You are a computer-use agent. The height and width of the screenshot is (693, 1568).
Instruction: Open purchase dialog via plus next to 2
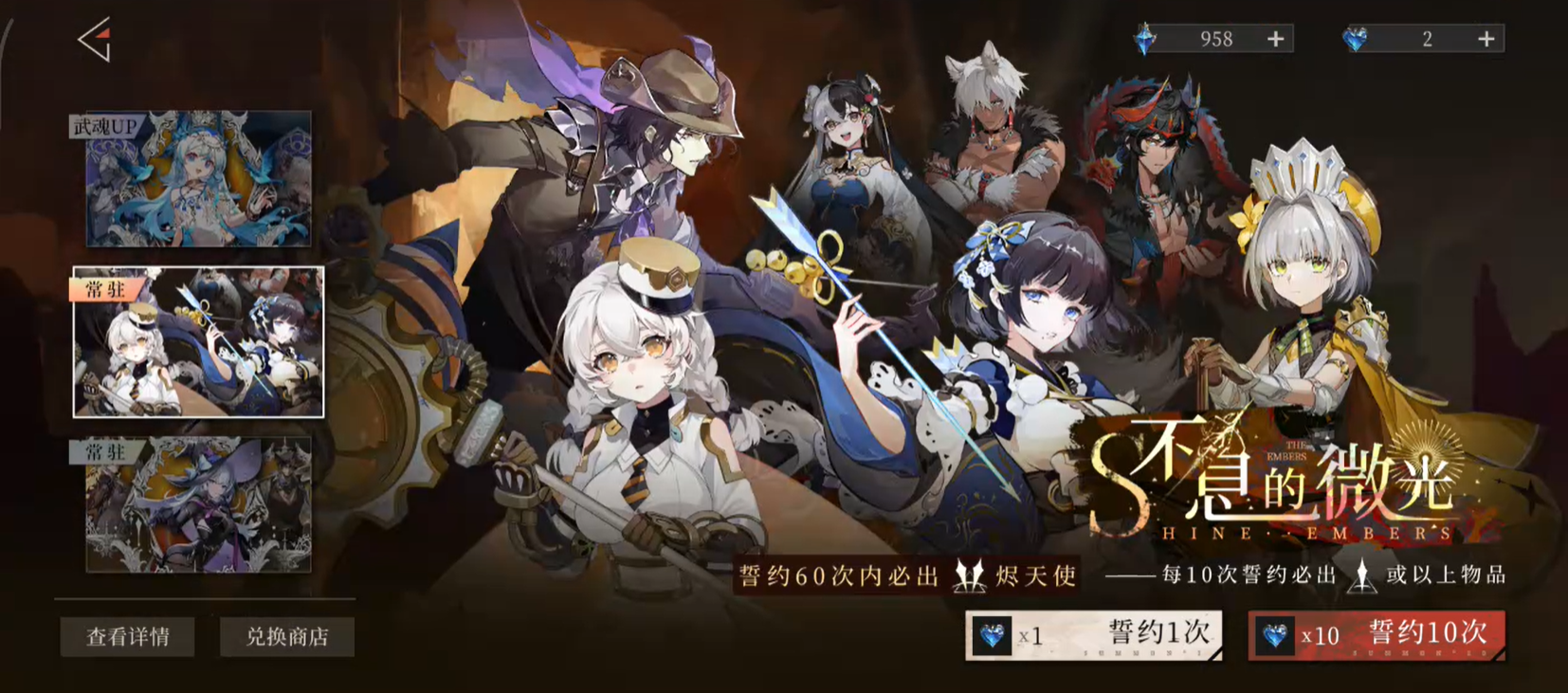[1486, 39]
